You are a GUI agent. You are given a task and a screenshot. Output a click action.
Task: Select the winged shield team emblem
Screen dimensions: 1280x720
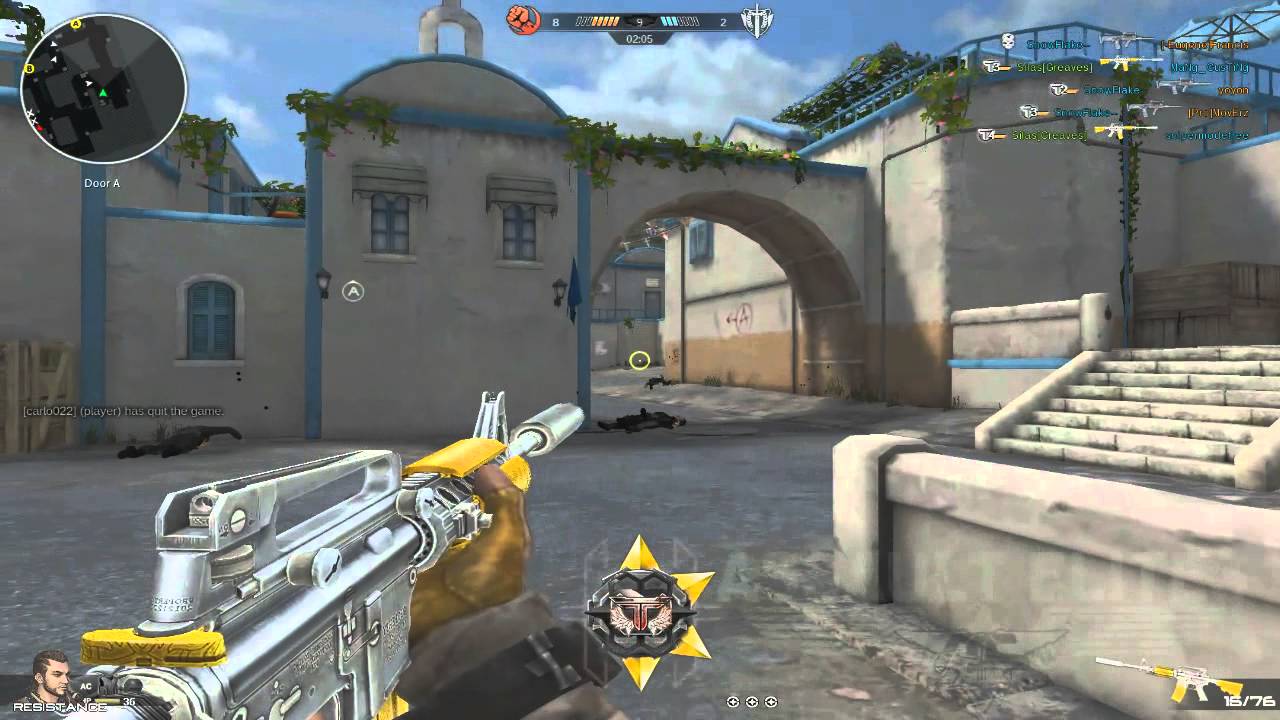[757, 20]
